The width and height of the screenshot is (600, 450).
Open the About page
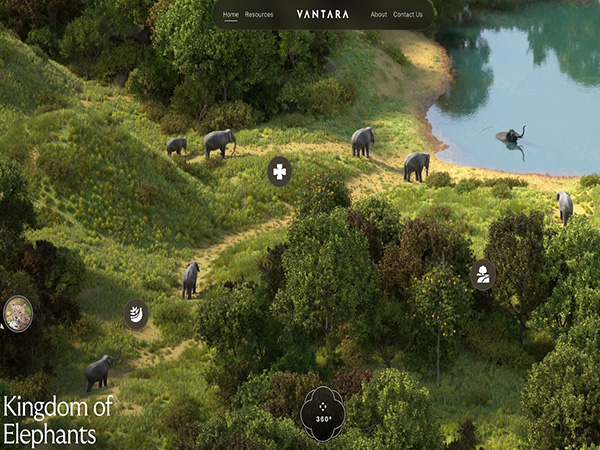pyautogui.click(x=378, y=15)
